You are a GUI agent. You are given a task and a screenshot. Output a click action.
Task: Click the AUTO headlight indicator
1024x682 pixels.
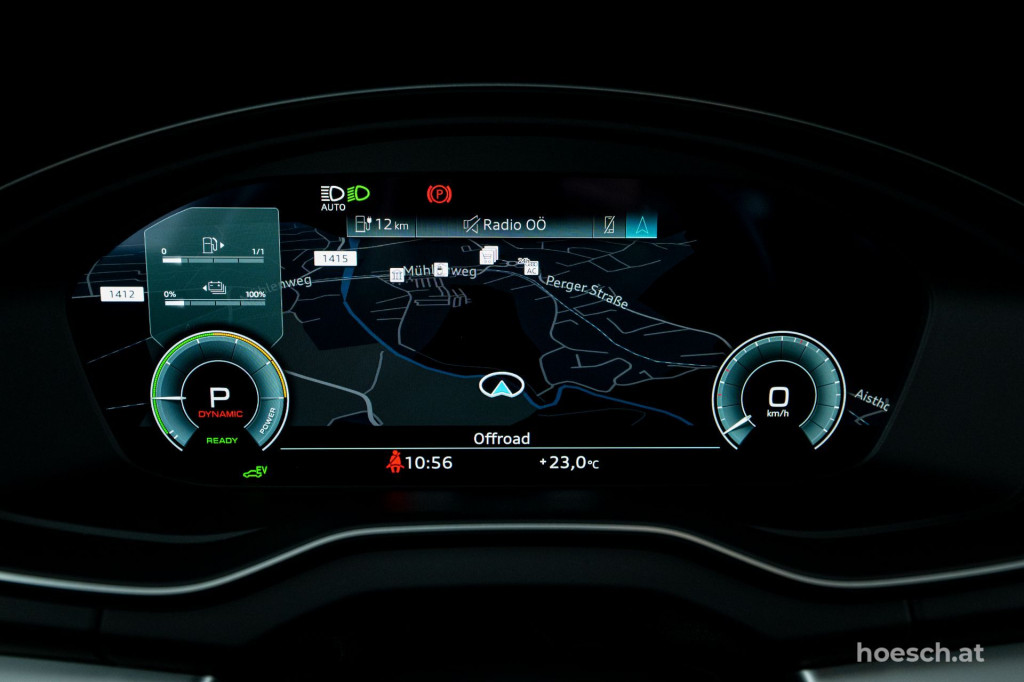[333, 196]
